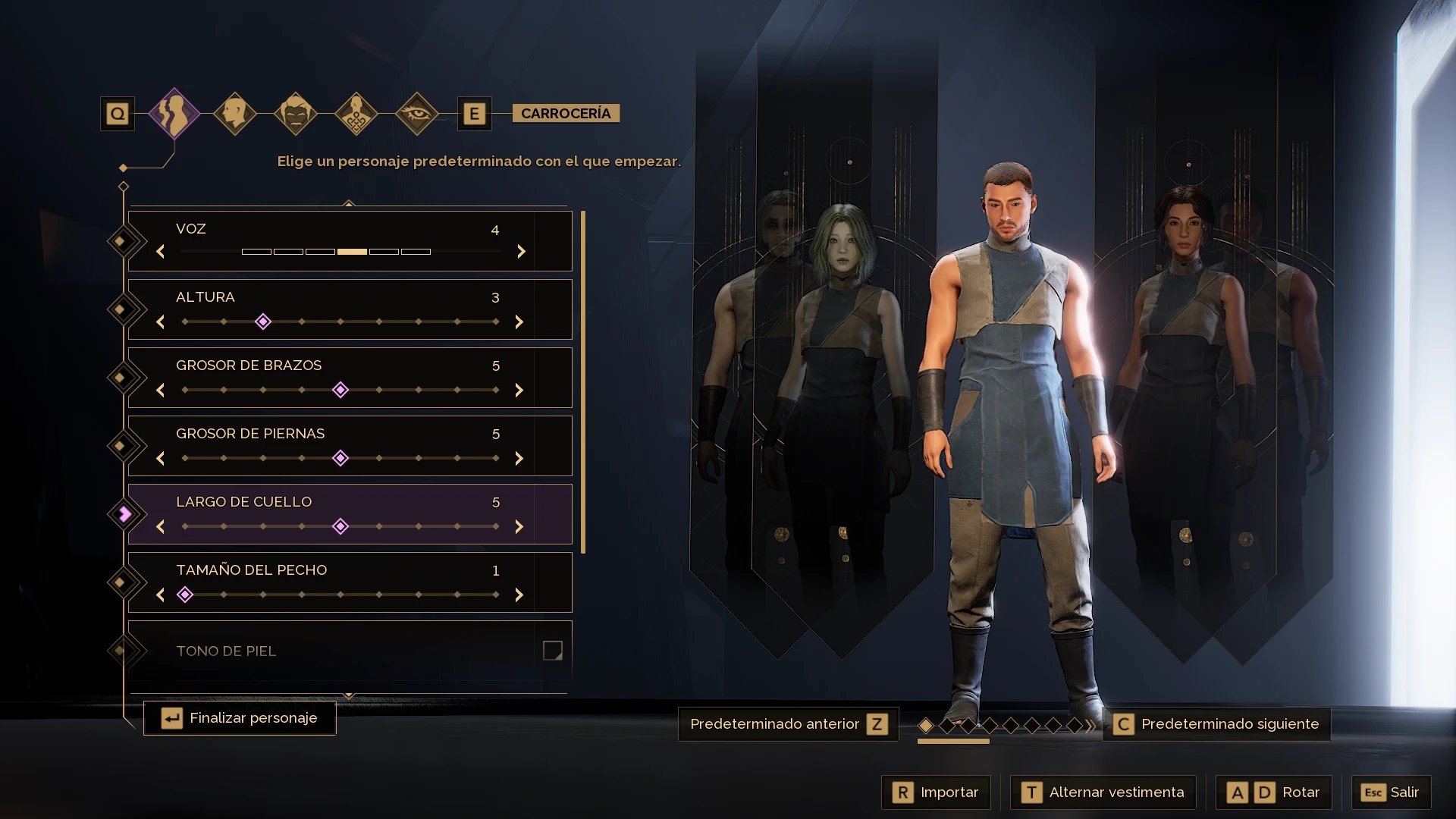The width and height of the screenshot is (1456, 819).
Task: Switch to the body silhouette tab
Action: pyautogui.click(x=174, y=114)
